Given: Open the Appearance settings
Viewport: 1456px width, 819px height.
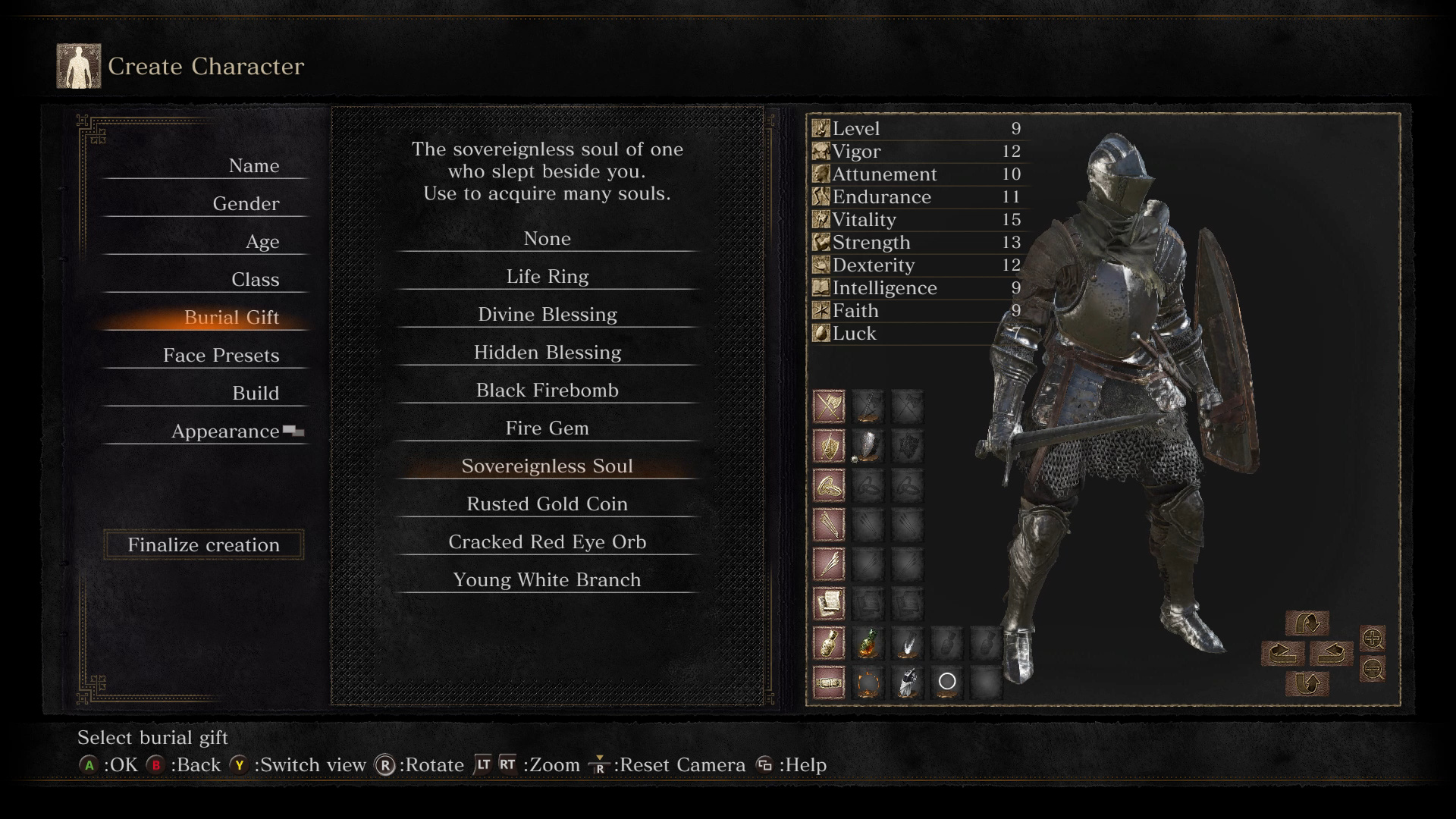Looking at the screenshot, I should pos(225,431).
